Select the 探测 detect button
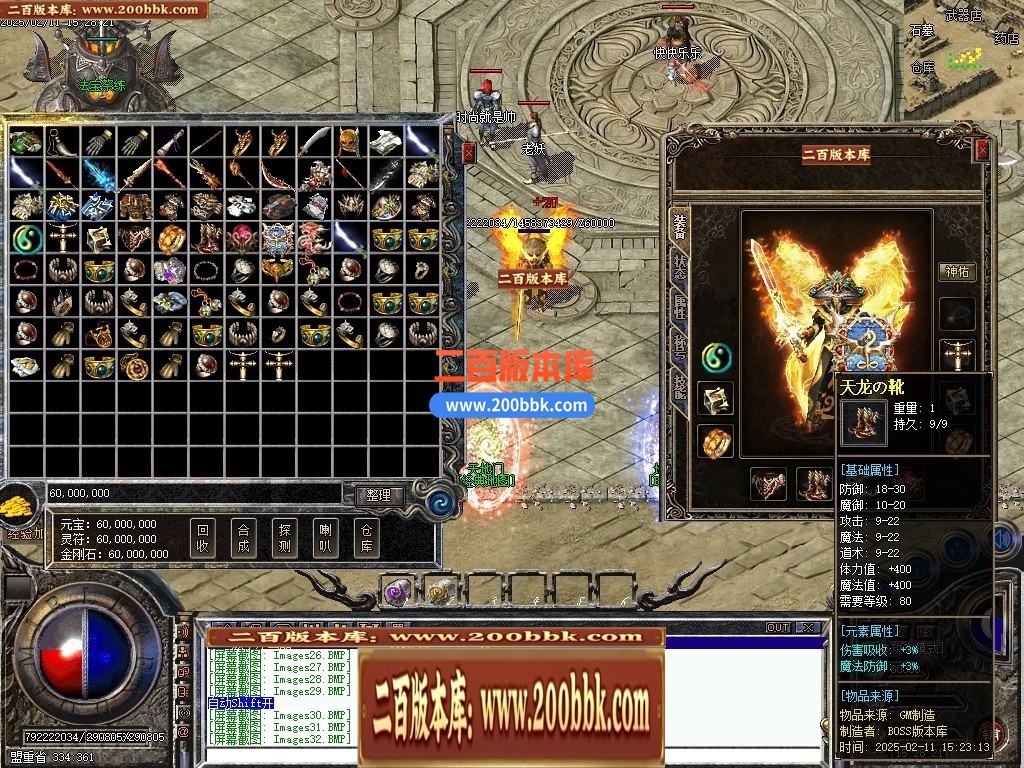 pyautogui.click(x=284, y=538)
